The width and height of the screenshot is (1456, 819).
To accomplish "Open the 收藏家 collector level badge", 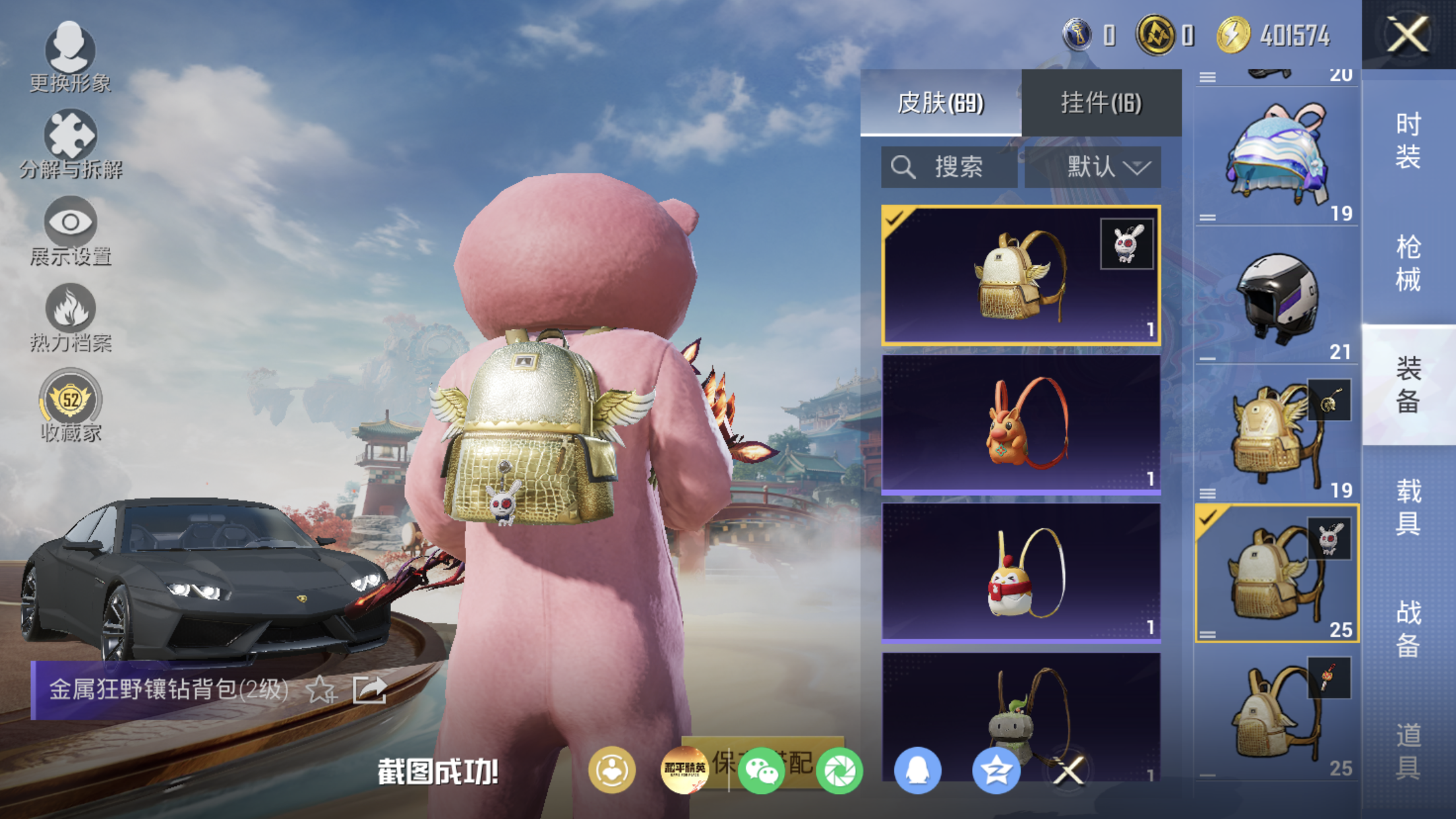I will 71,405.
